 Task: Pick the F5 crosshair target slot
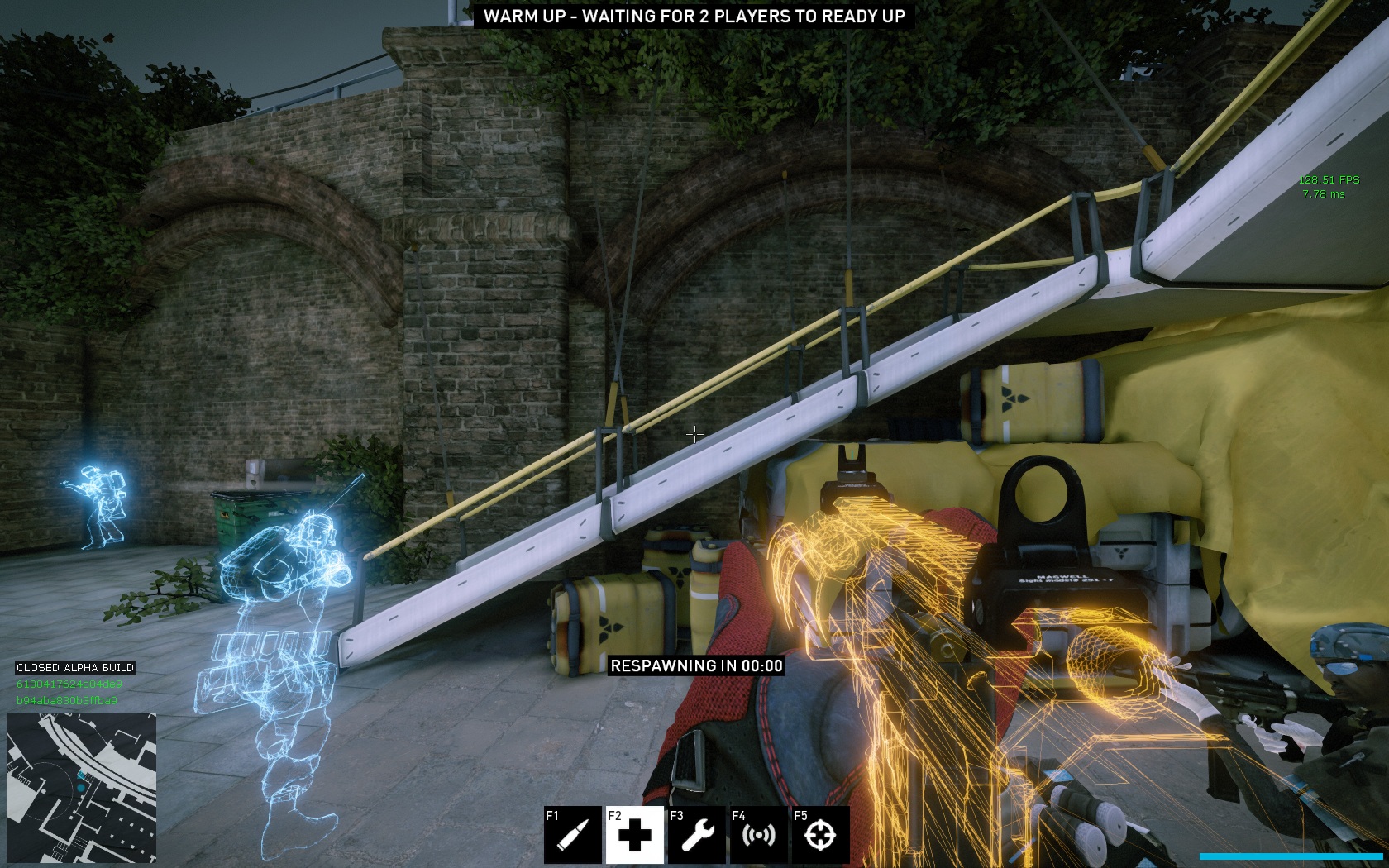[820, 835]
